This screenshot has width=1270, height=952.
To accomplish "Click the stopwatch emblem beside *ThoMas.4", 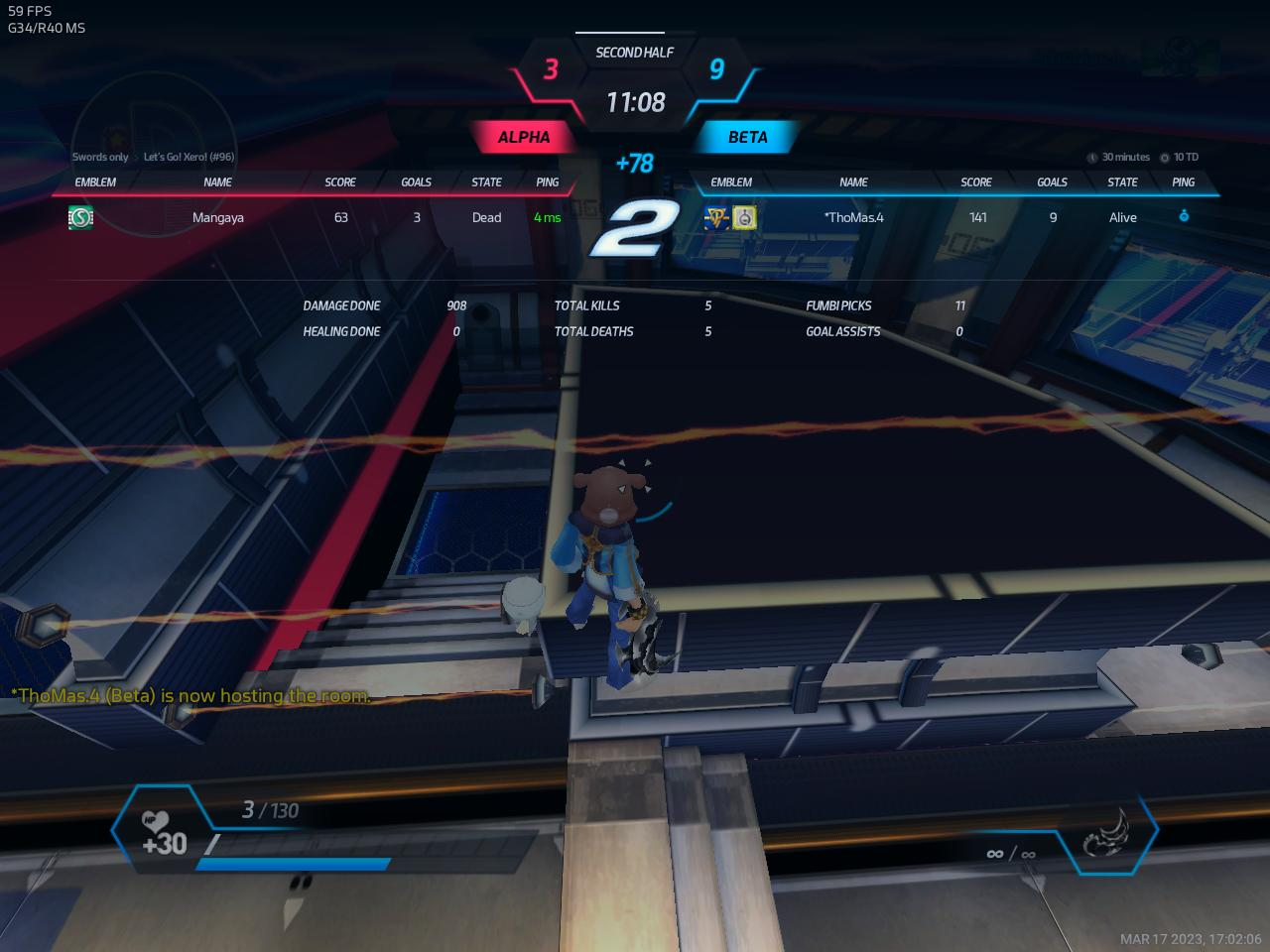I will pyautogui.click(x=744, y=218).
